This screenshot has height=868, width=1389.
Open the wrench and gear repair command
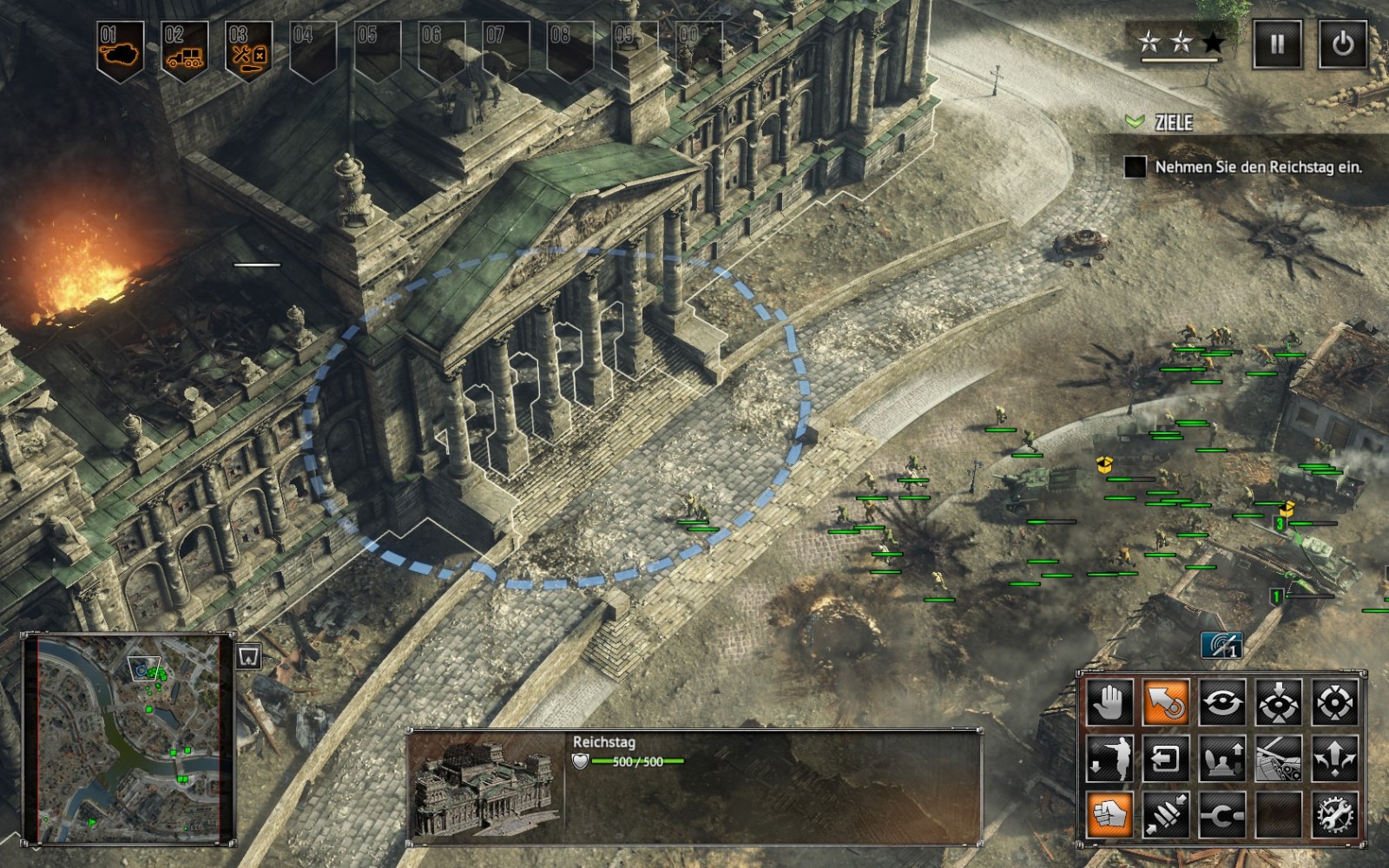[1334, 815]
